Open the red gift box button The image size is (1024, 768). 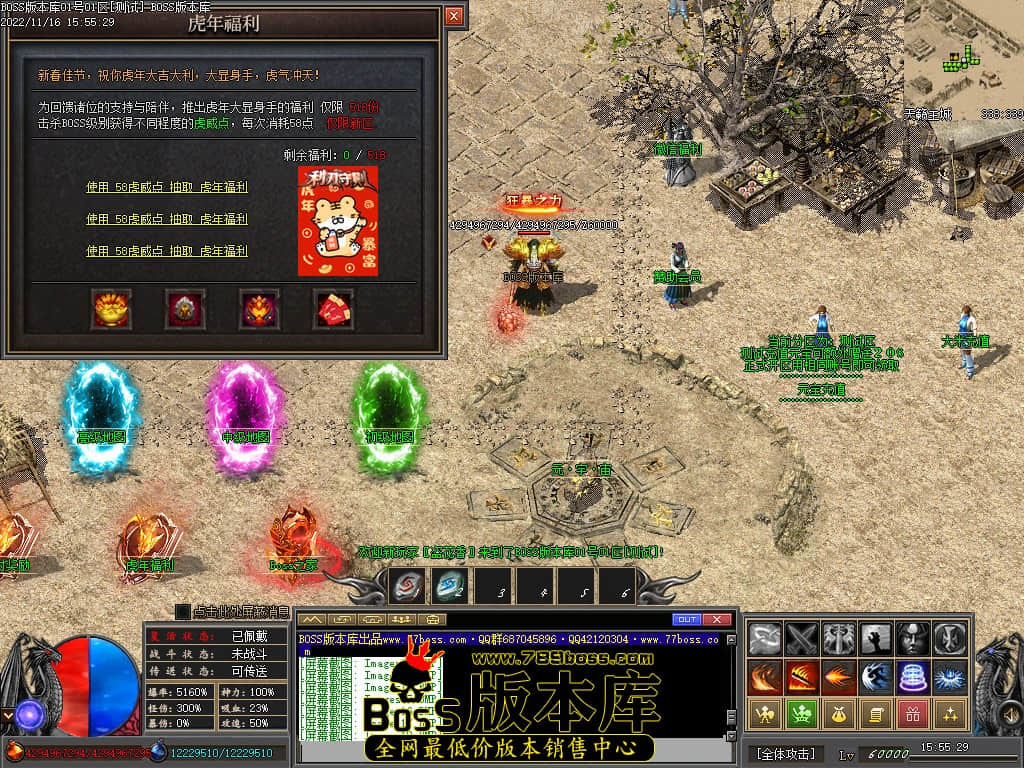913,713
